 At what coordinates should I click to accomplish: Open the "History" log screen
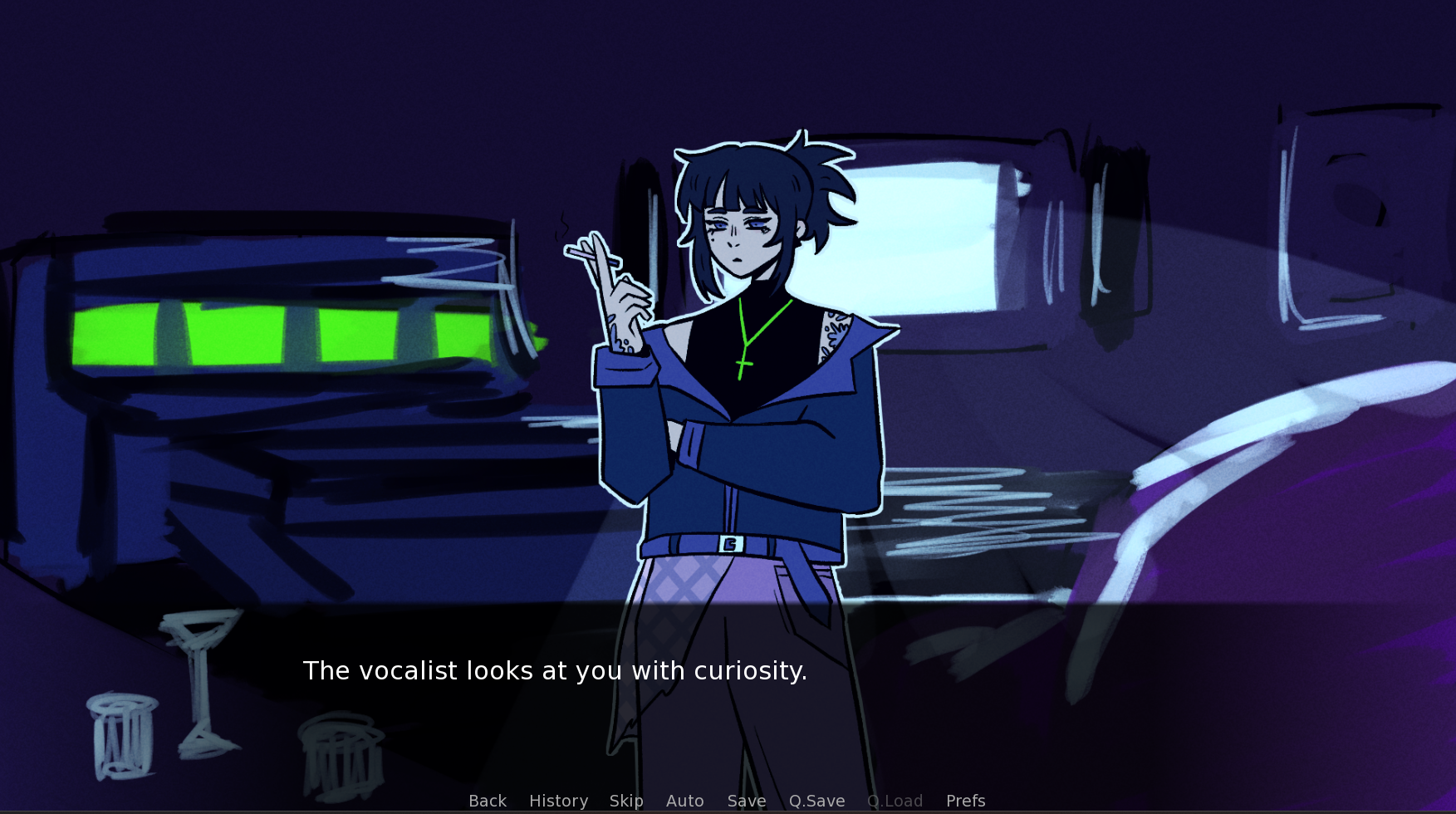pyautogui.click(x=558, y=801)
